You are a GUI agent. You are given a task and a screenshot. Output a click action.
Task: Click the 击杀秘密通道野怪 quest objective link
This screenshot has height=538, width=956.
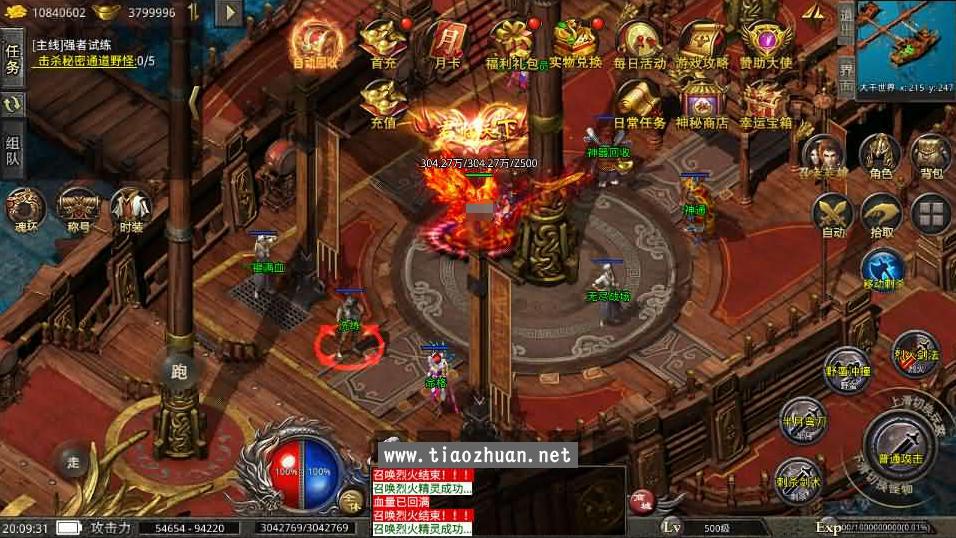96,61
